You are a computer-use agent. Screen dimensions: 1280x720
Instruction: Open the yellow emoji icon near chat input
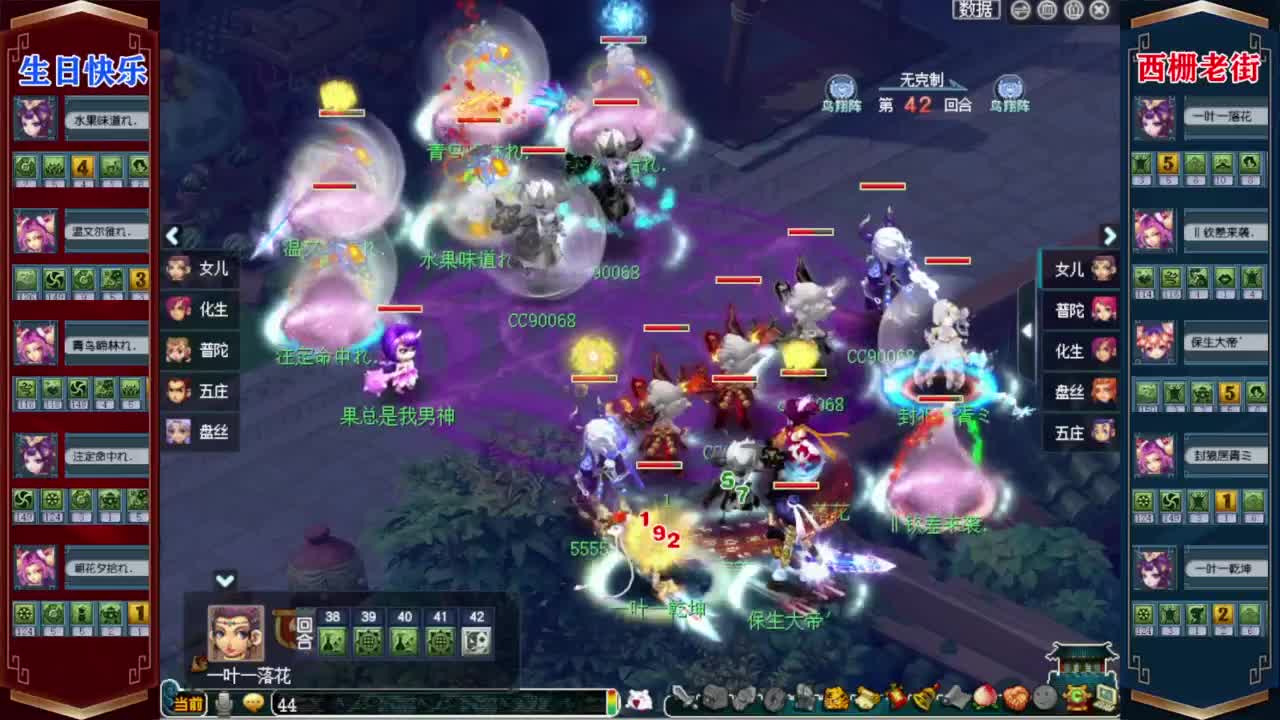click(x=253, y=703)
